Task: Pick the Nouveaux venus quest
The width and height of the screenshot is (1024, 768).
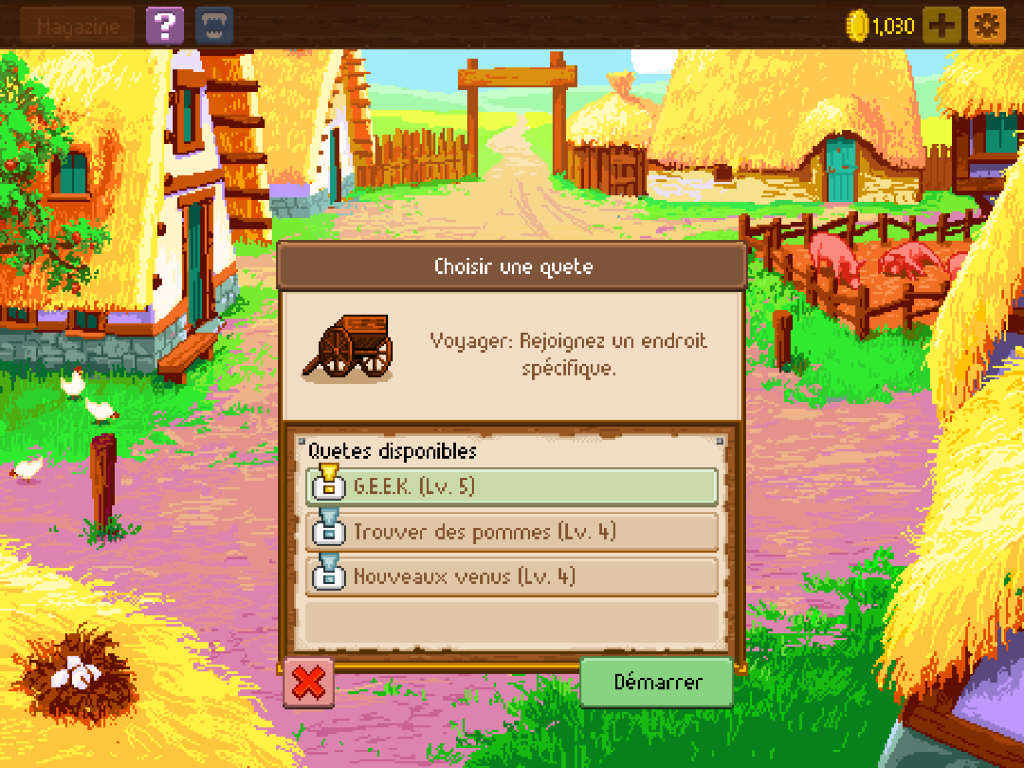Action: 512,577
